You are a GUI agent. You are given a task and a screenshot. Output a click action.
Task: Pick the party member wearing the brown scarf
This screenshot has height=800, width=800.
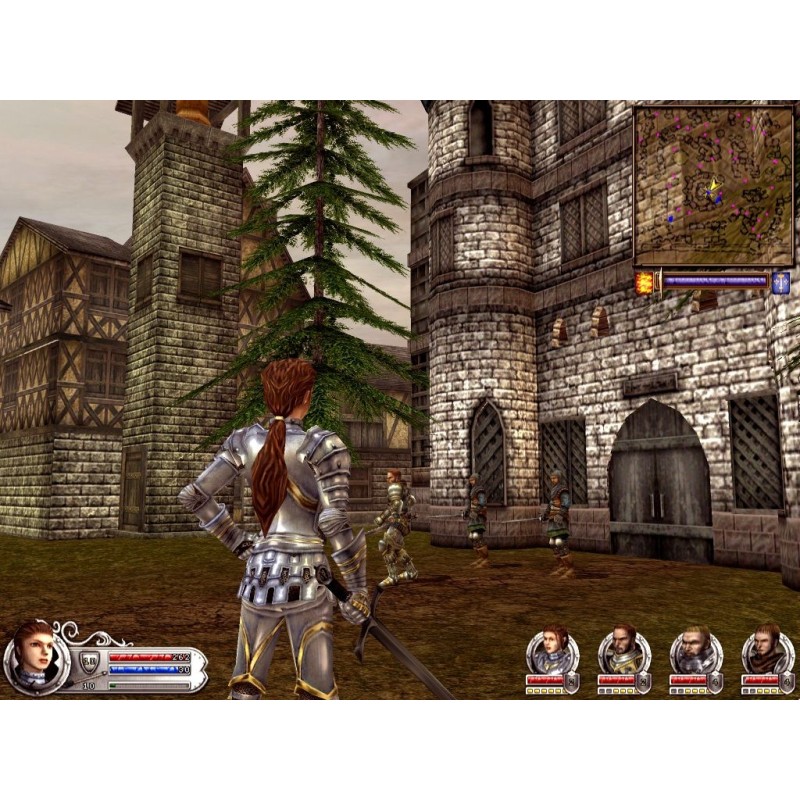(767, 651)
